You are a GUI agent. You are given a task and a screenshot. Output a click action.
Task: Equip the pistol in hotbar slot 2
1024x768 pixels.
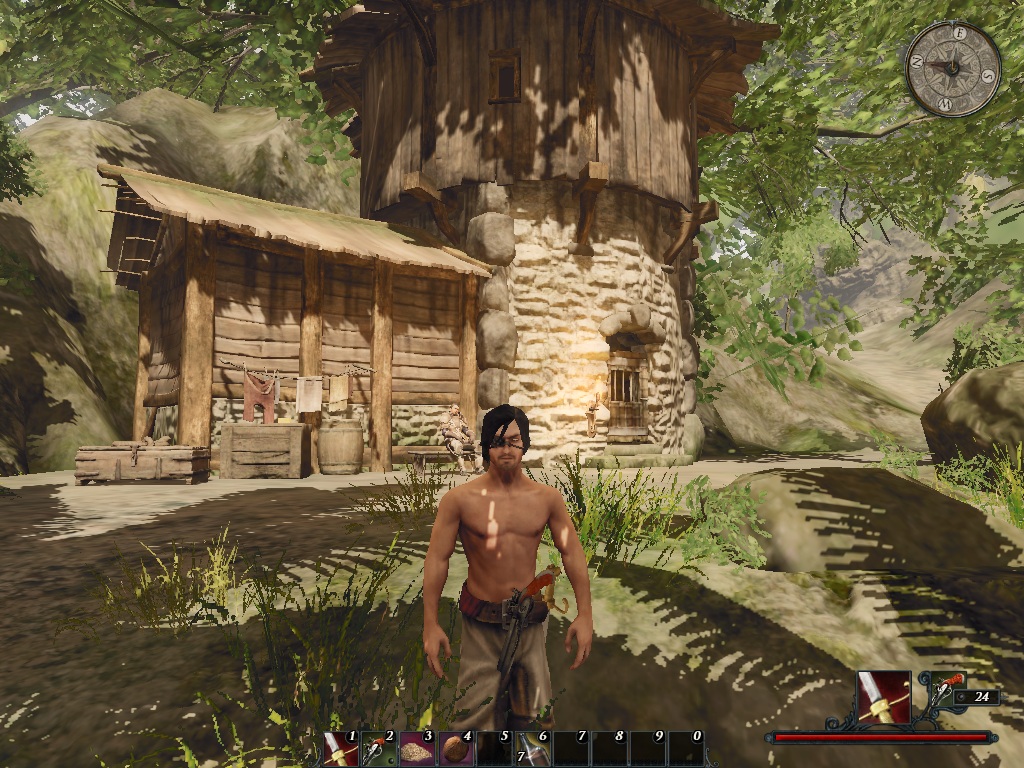377,748
